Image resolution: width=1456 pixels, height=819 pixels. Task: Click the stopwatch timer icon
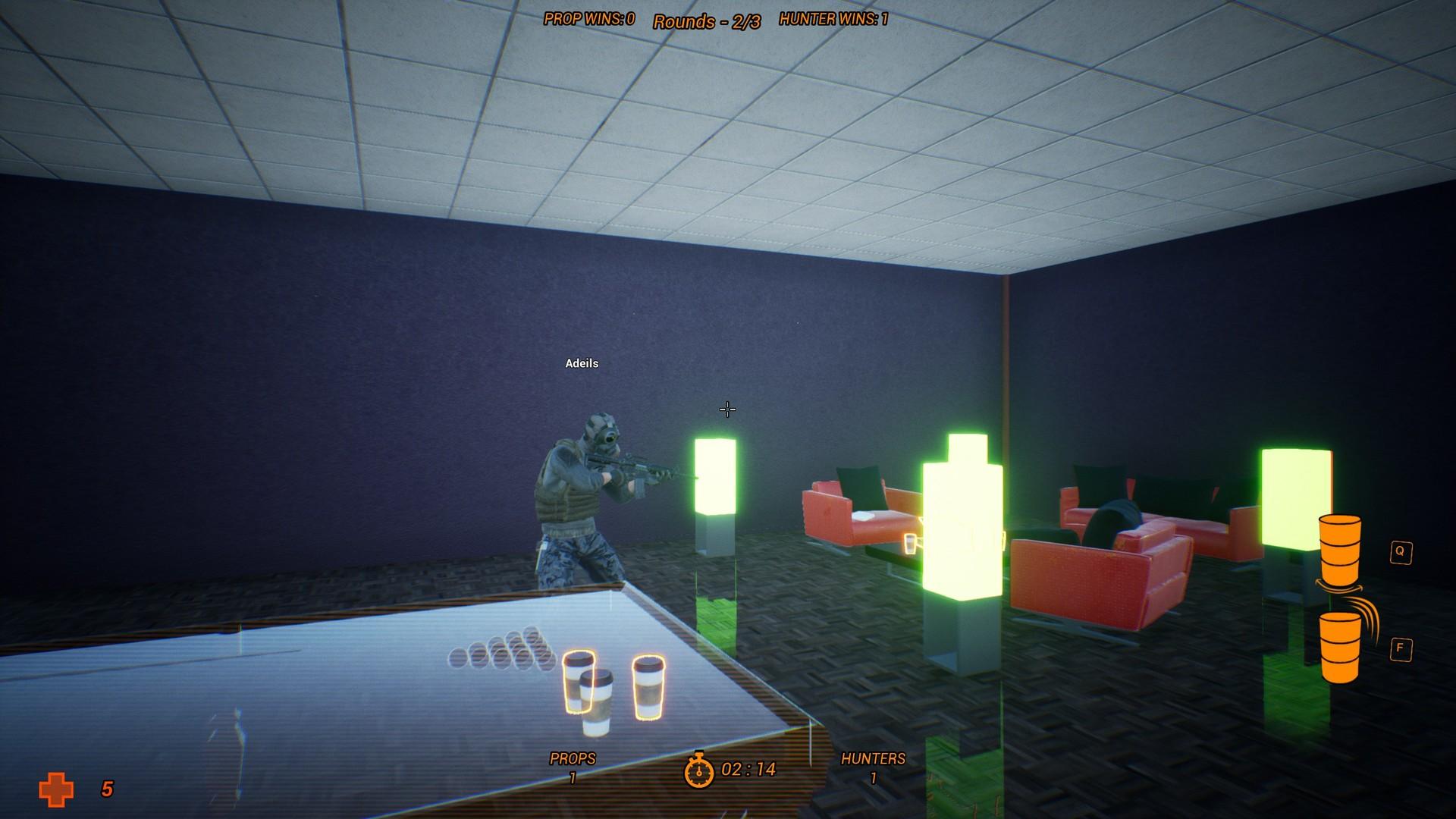click(x=699, y=773)
